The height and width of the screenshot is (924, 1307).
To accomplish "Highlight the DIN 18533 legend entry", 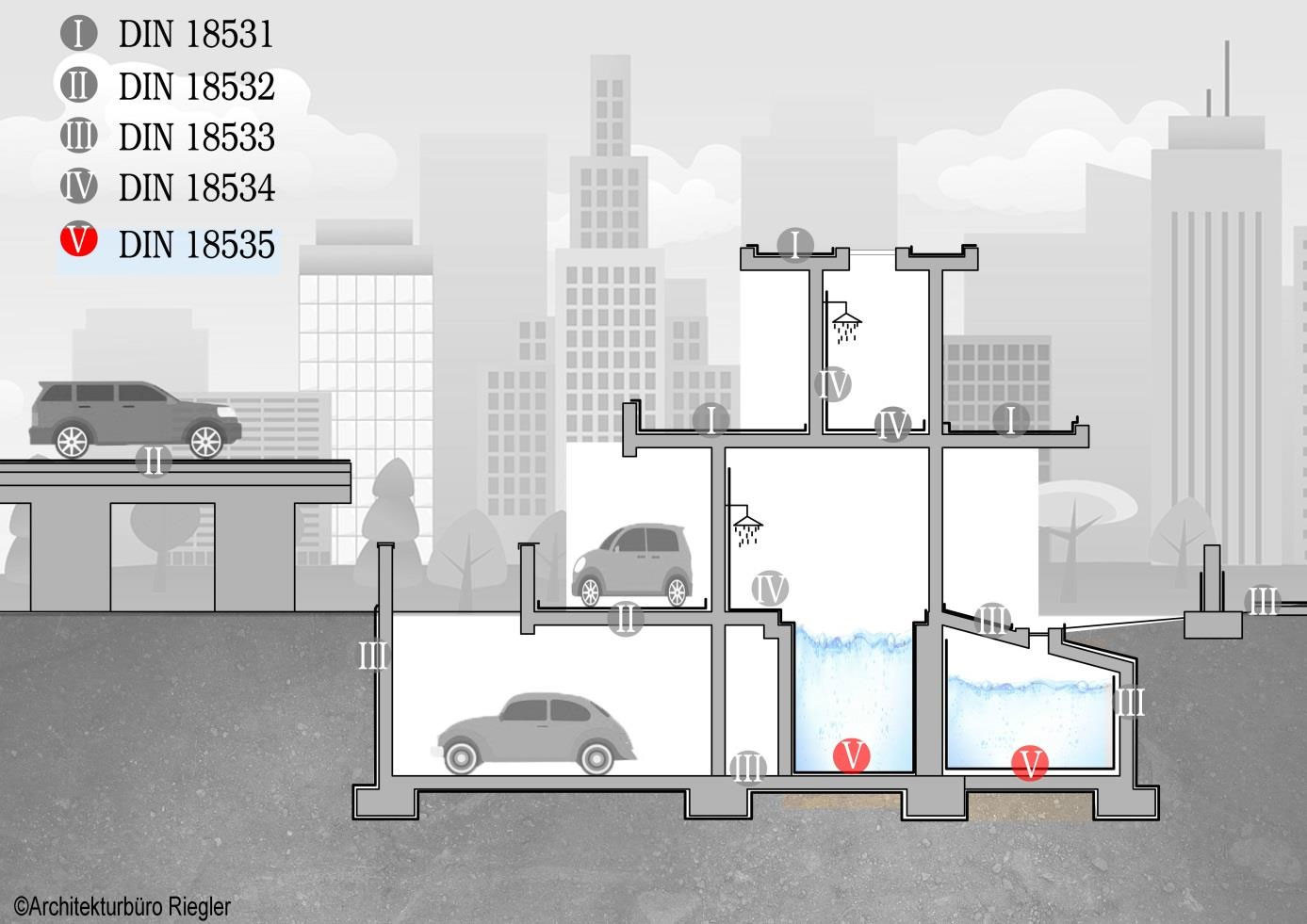I will coord(195,138).
